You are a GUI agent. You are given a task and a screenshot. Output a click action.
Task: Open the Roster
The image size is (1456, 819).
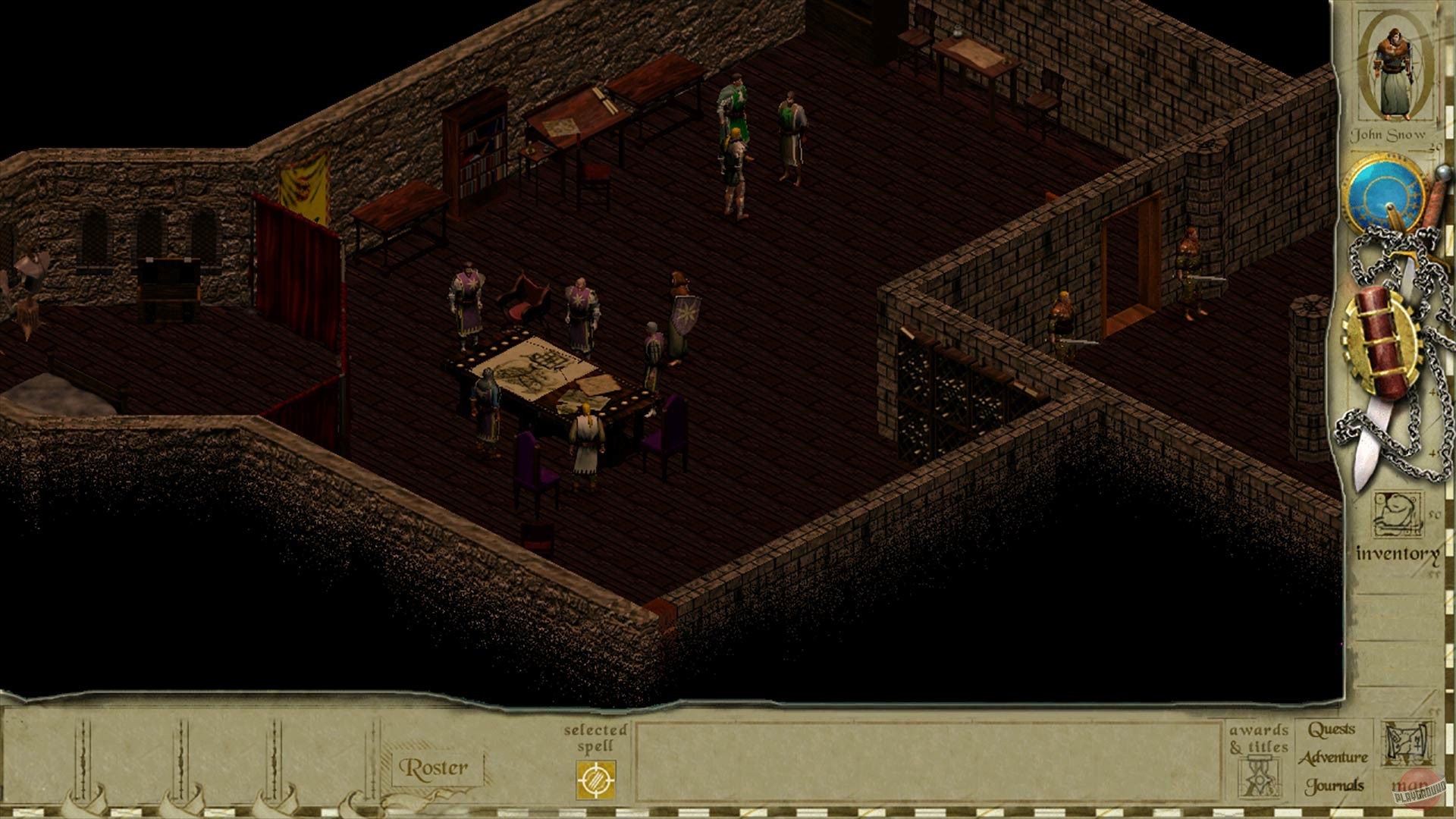(435, 768)
